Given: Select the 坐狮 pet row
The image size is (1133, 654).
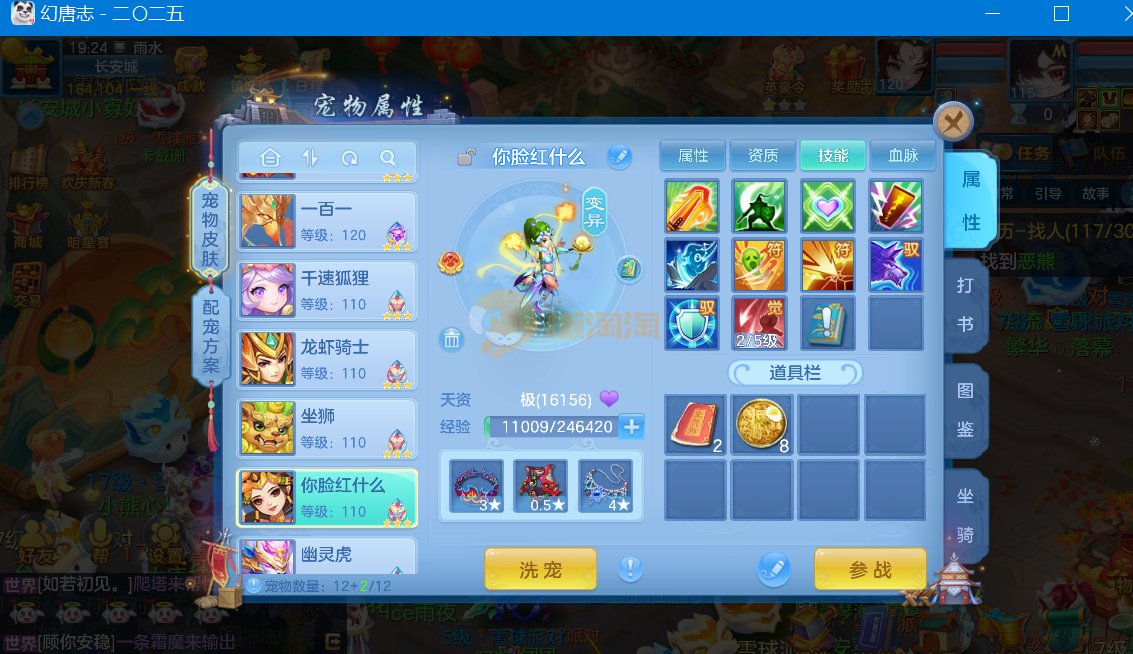Looking at the screenshot, I should coord(328,428).
